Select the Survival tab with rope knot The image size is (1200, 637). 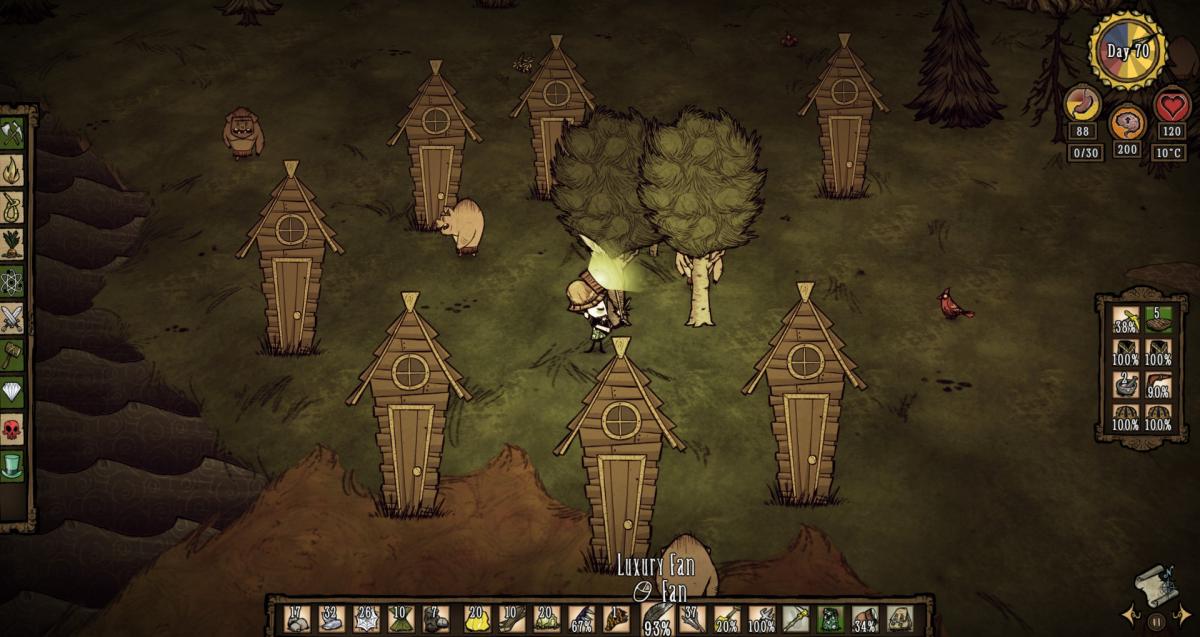point(12,206)
